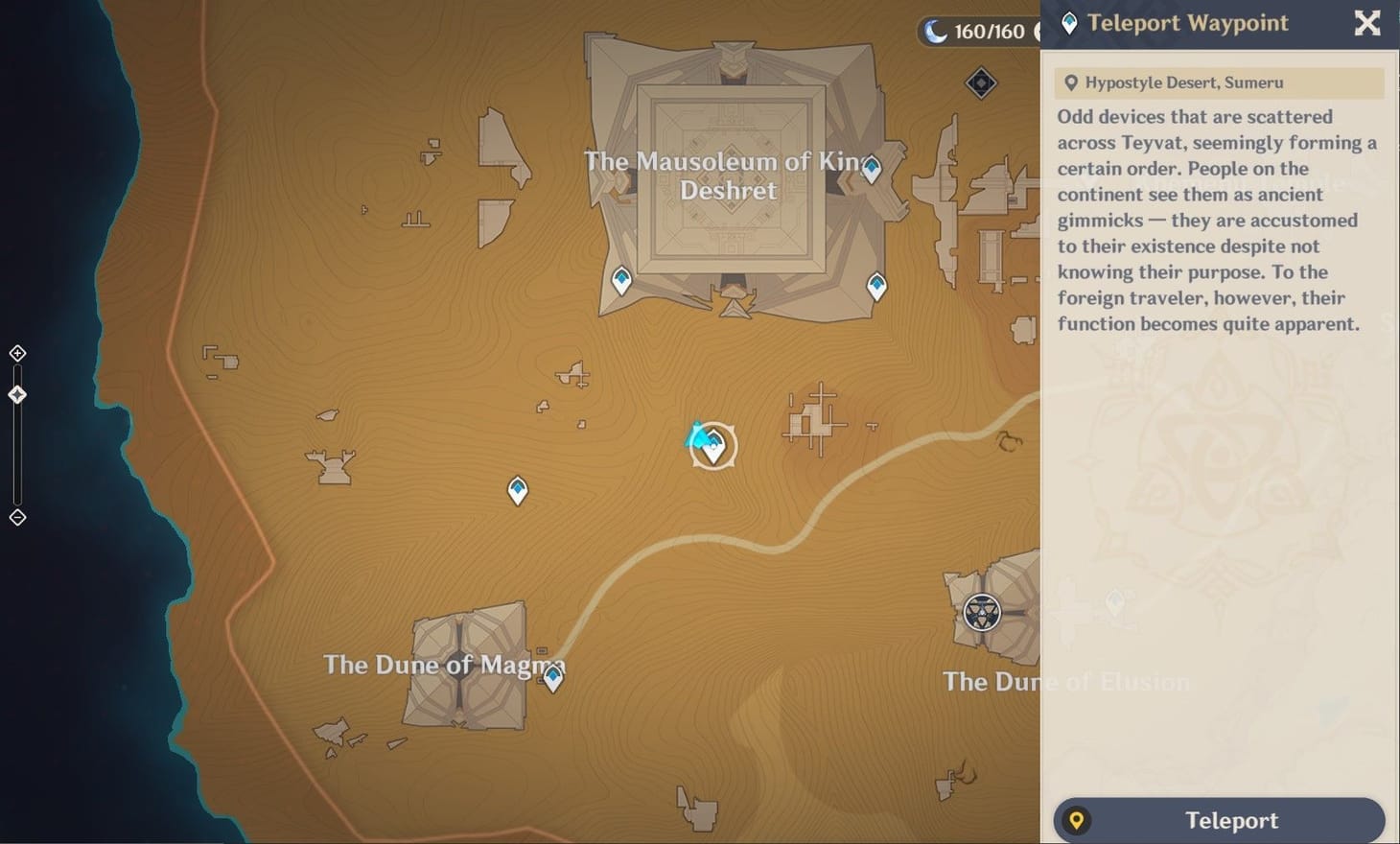
Task: Select the lone waypoint pin in the desert center
Action: pyautogui.click(x=517, y=489)
